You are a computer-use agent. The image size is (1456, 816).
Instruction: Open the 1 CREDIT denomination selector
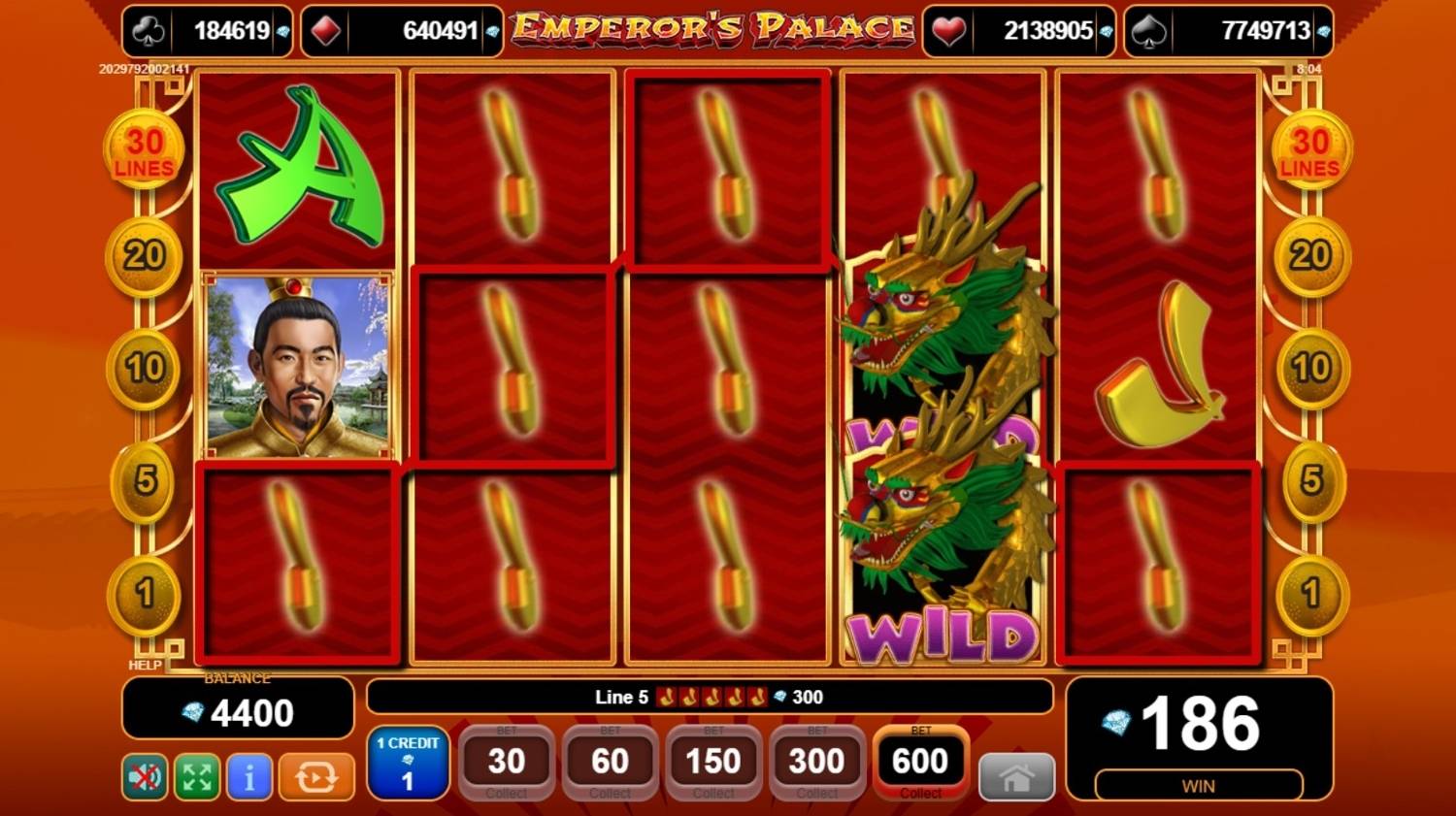[408, 762]
